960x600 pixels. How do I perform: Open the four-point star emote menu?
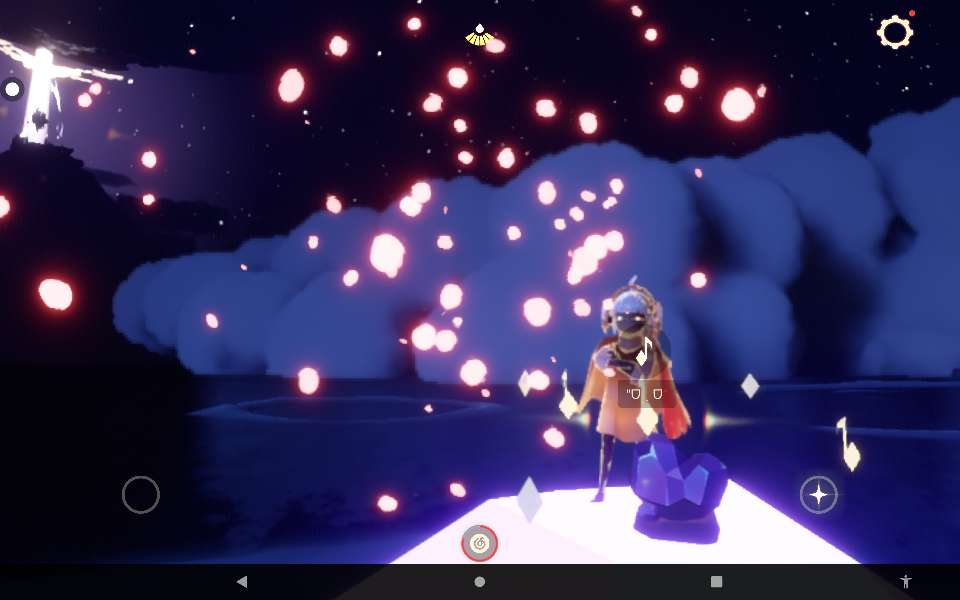[x=818, y=494]
